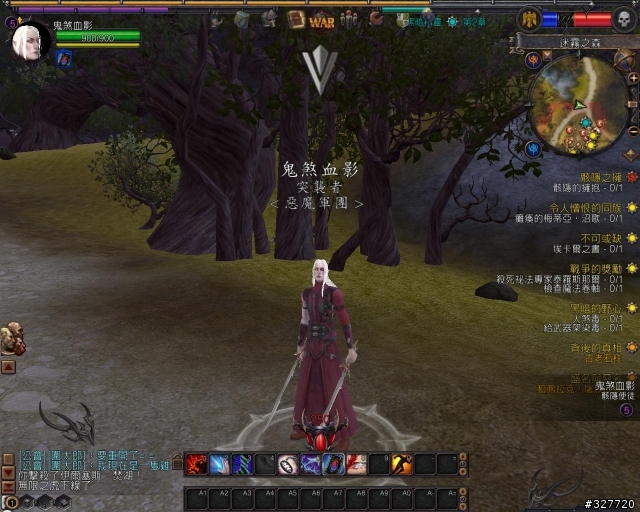Screen dimensions: 640x512
Task: Use the green streaks ability in slot 3
Action: point(243,464)
